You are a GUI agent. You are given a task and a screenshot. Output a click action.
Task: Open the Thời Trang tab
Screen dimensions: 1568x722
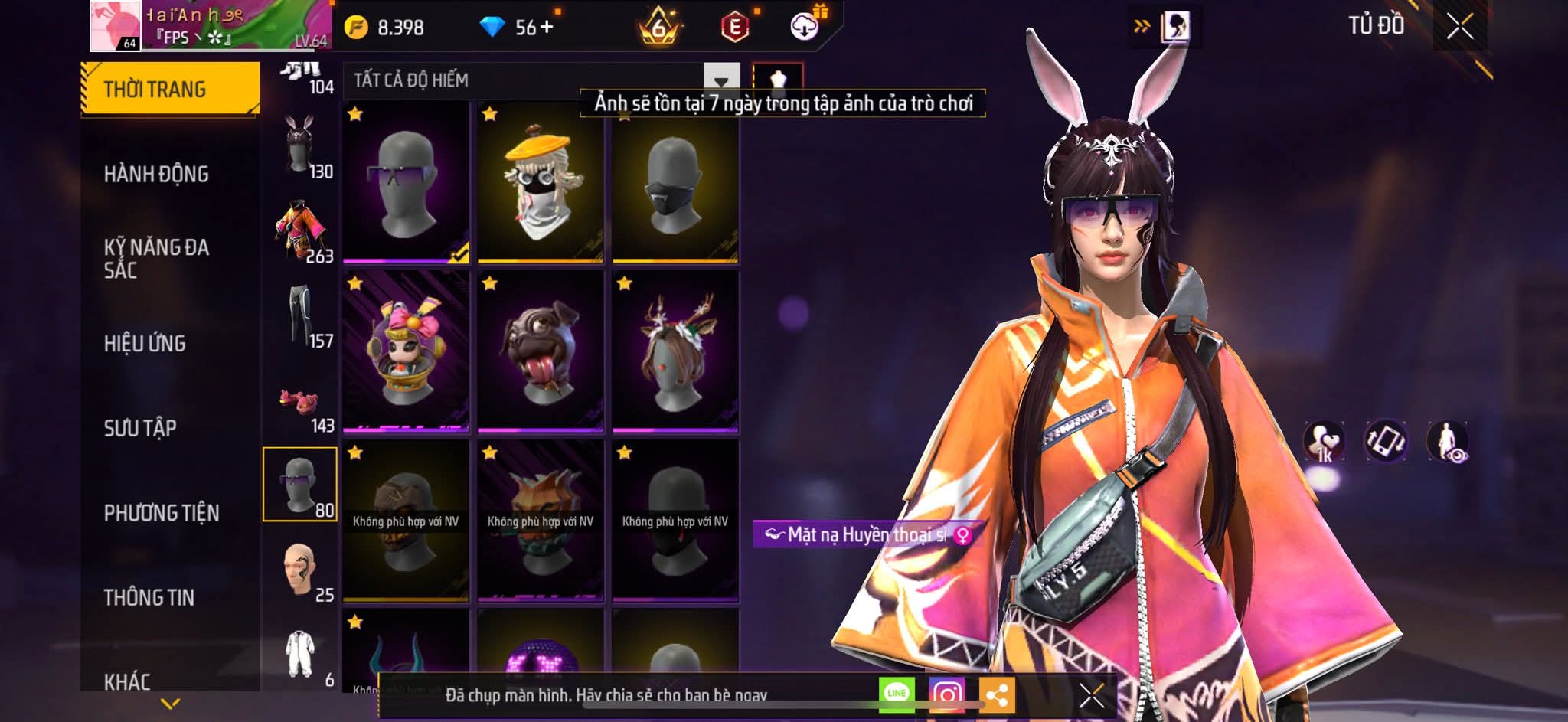pyautogui.click(x=169, y=89)
